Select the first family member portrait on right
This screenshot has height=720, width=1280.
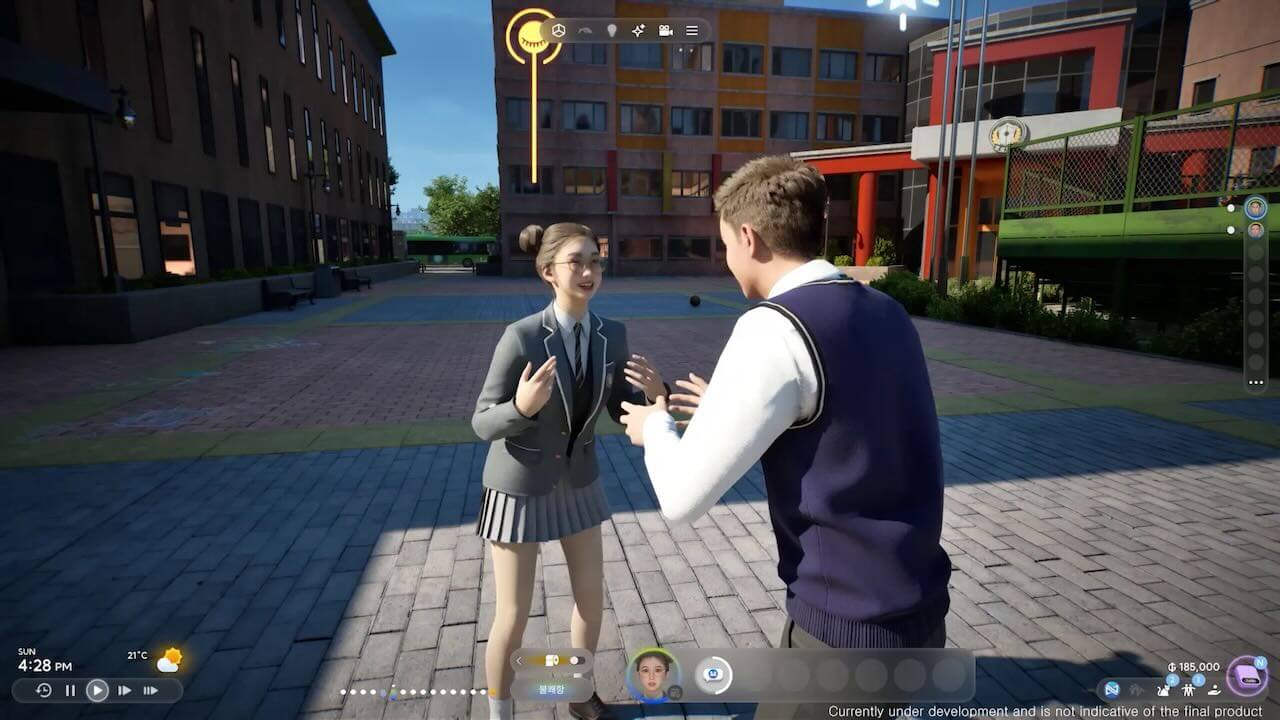click(x=1255, y=208)
